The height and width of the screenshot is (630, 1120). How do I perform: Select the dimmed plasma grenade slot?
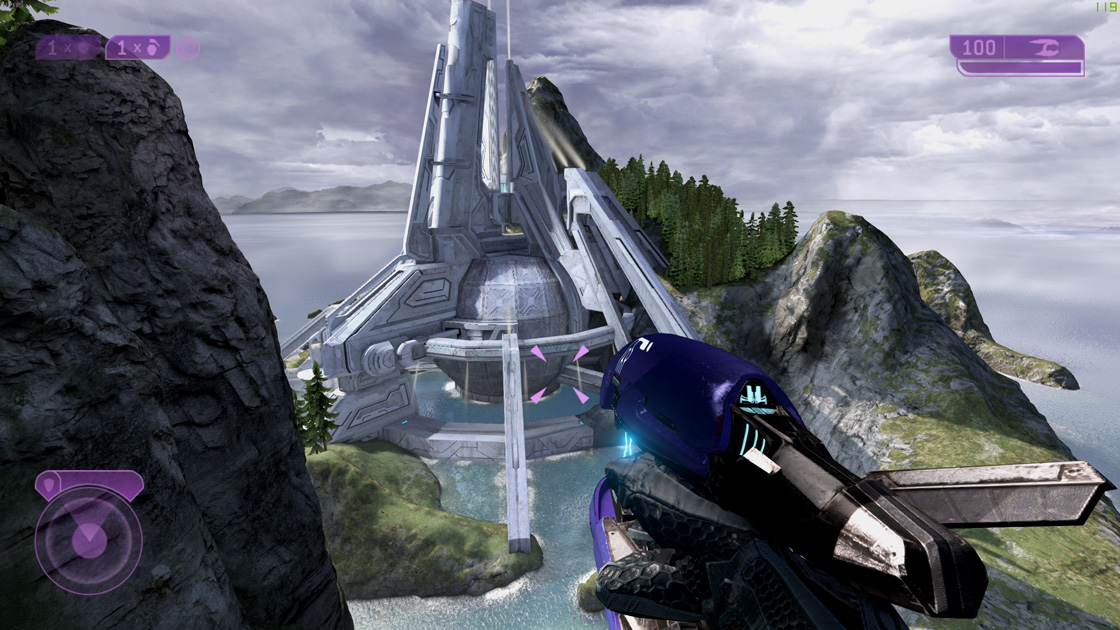coord(68,48)
